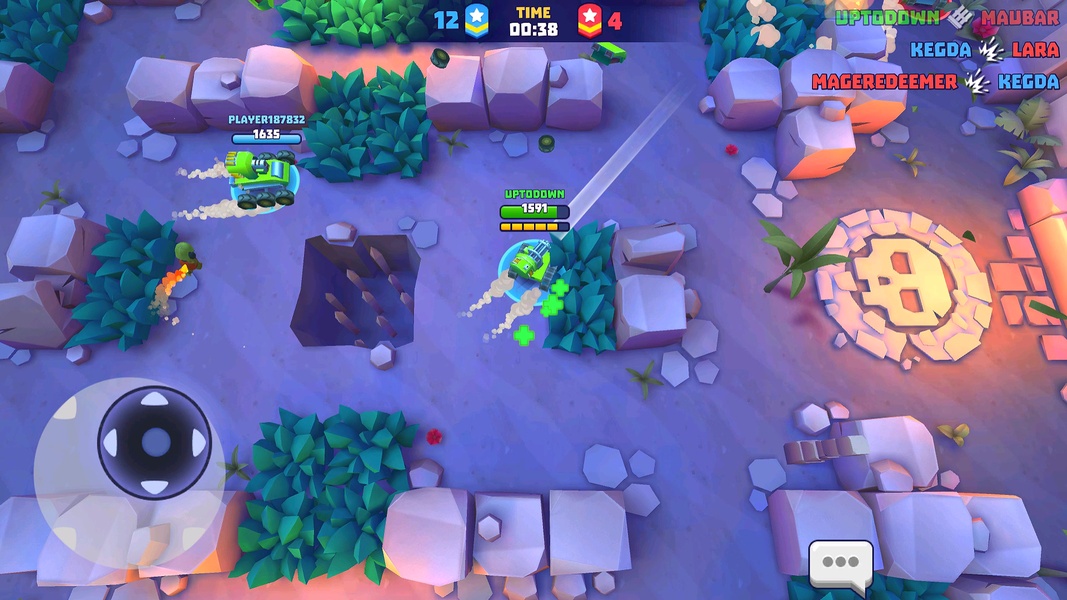The width and height of the screenshot is (1067, 600).
Task: Tap the joystick's right arrow
Action: point(198,443)
